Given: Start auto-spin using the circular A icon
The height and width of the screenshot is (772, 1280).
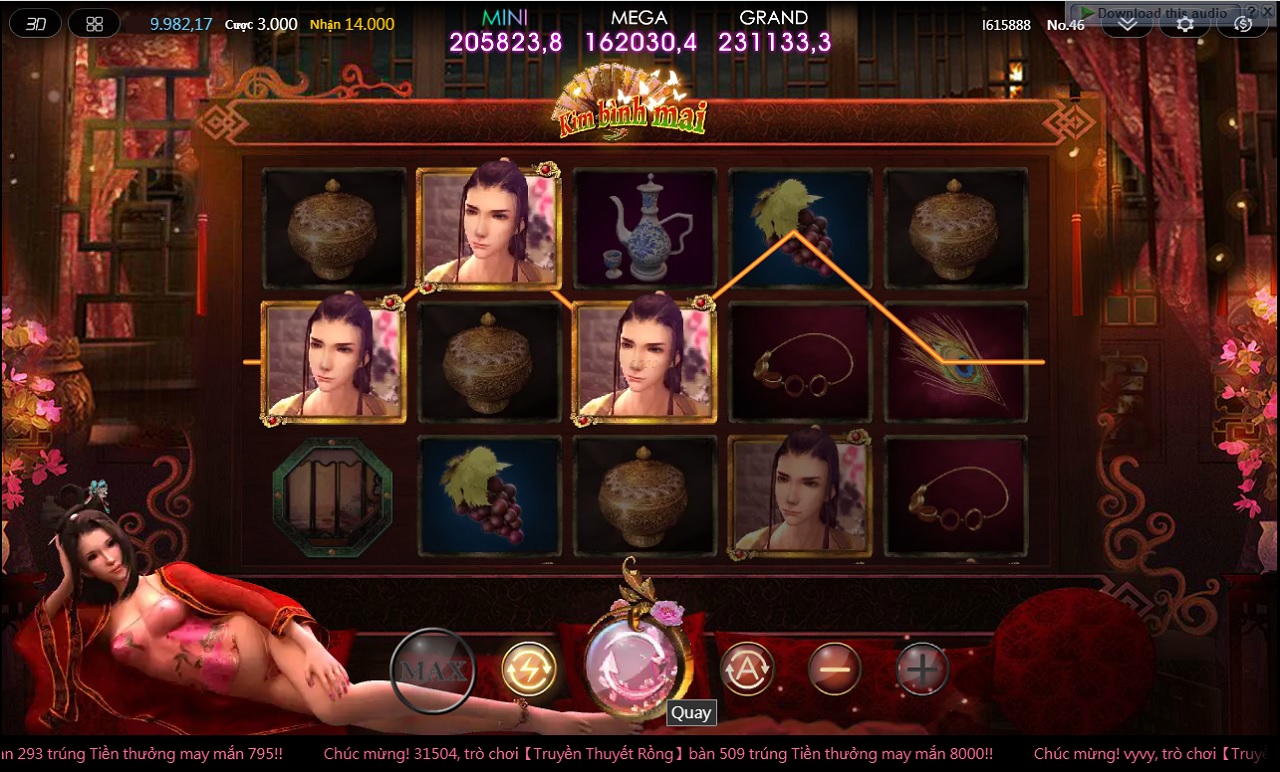Looking at the screenshot, I should coord(747,669).
